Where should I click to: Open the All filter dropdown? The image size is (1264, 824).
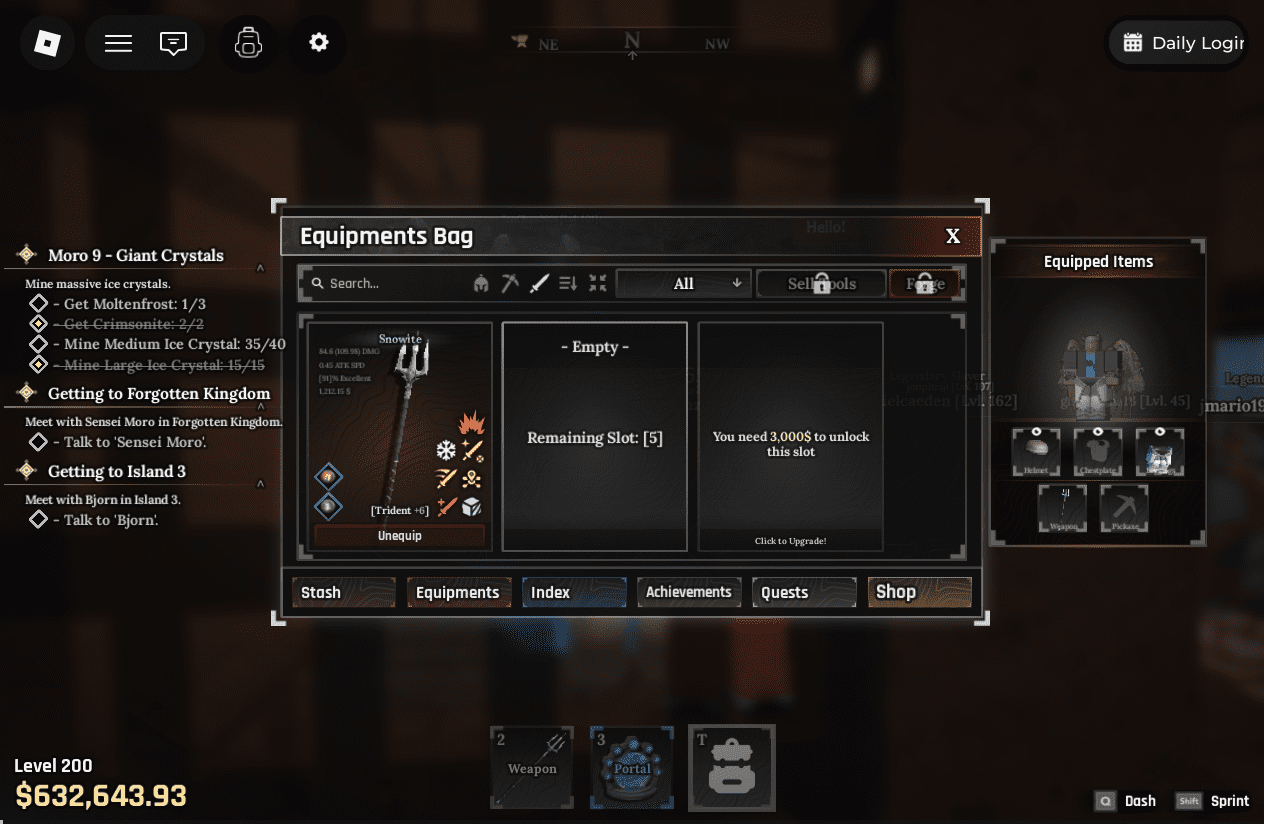[x=683, y=284]
